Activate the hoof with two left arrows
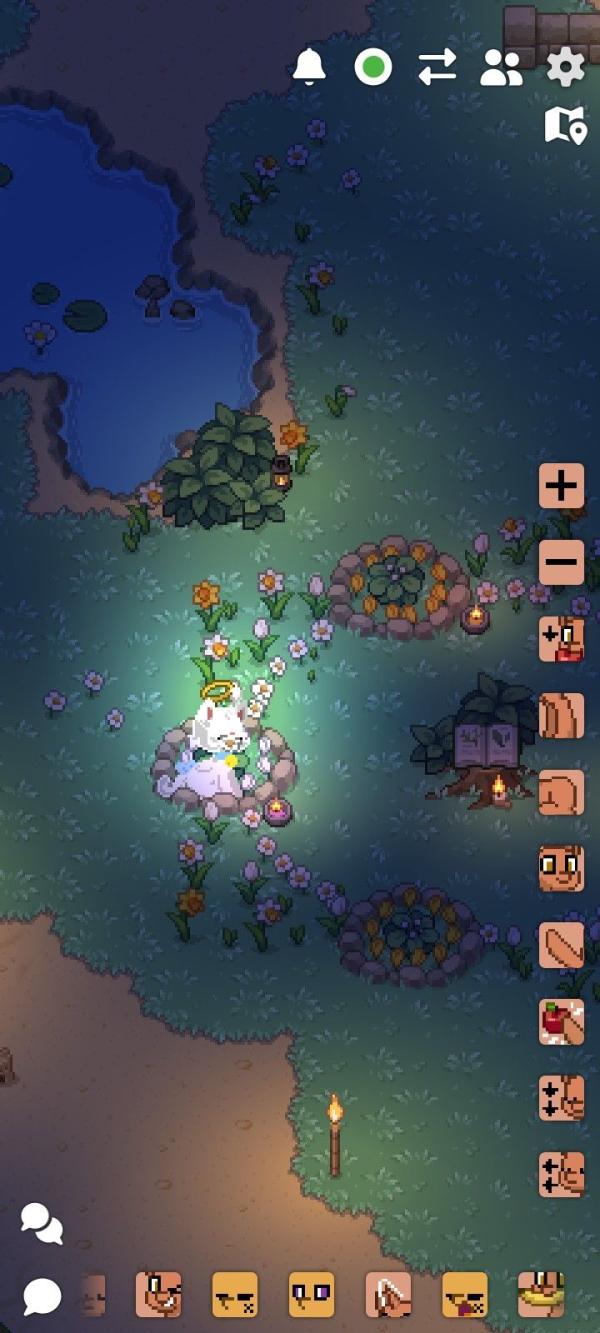This screenshot has height=1333, width=600. click(561, 1174)
